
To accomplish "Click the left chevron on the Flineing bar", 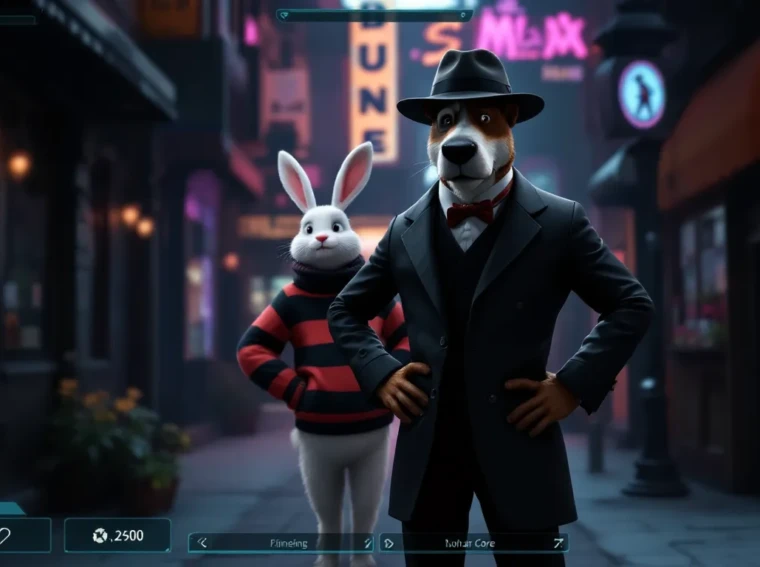I will (x=202, y=543).
